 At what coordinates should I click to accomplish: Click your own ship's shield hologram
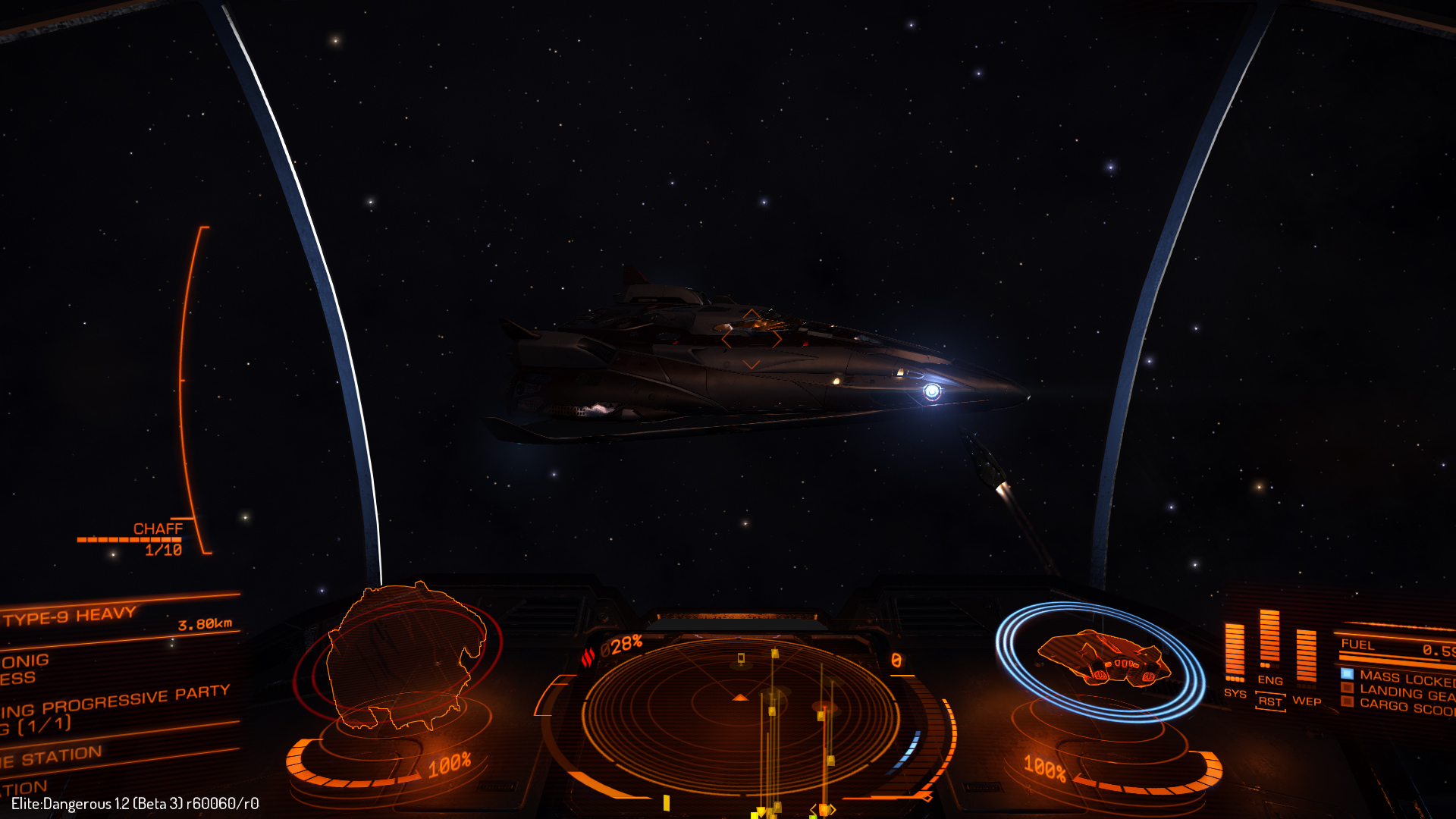(x=1103, y=658)
